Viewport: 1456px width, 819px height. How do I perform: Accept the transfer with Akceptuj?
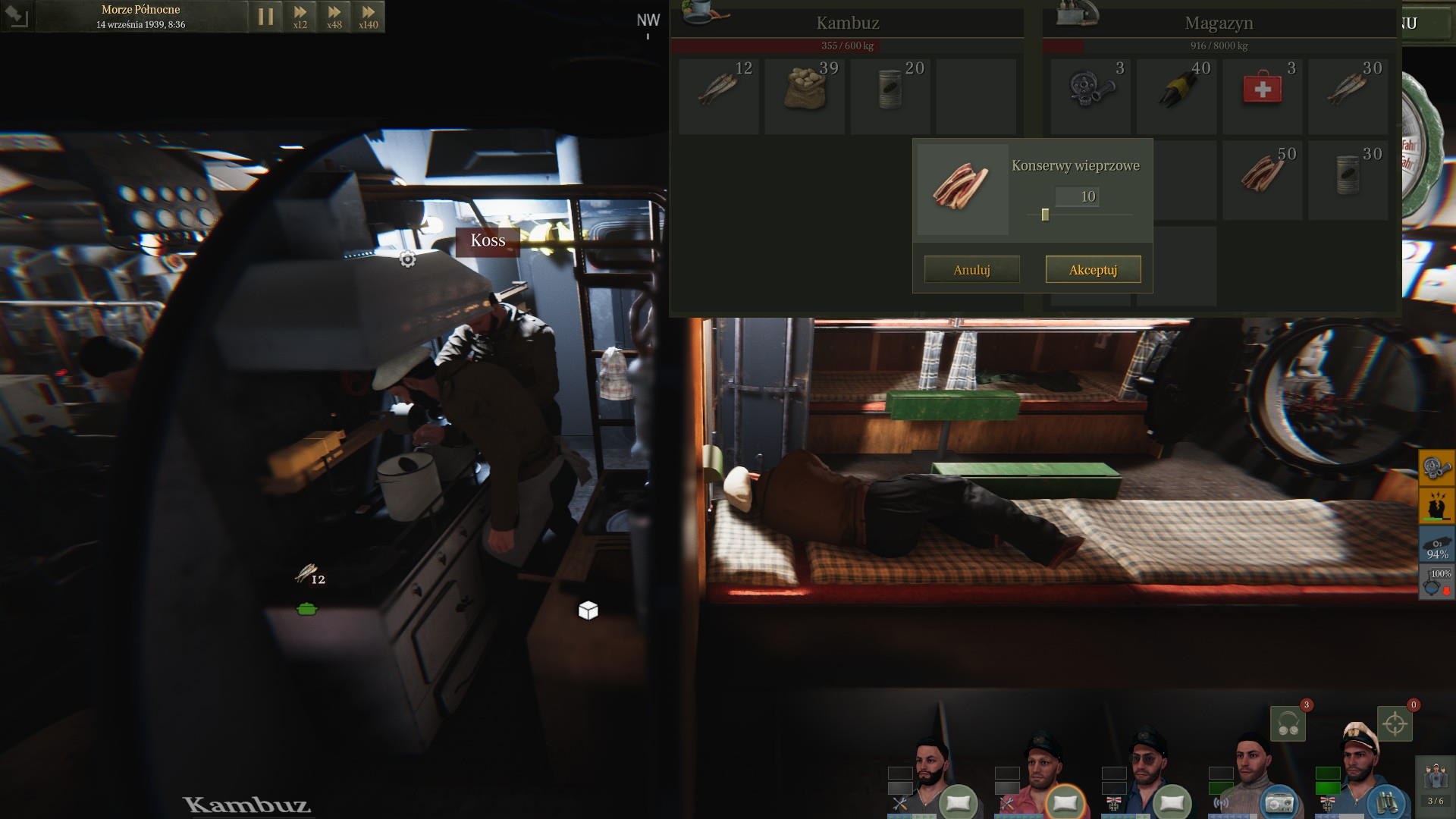coord(1093,269)
